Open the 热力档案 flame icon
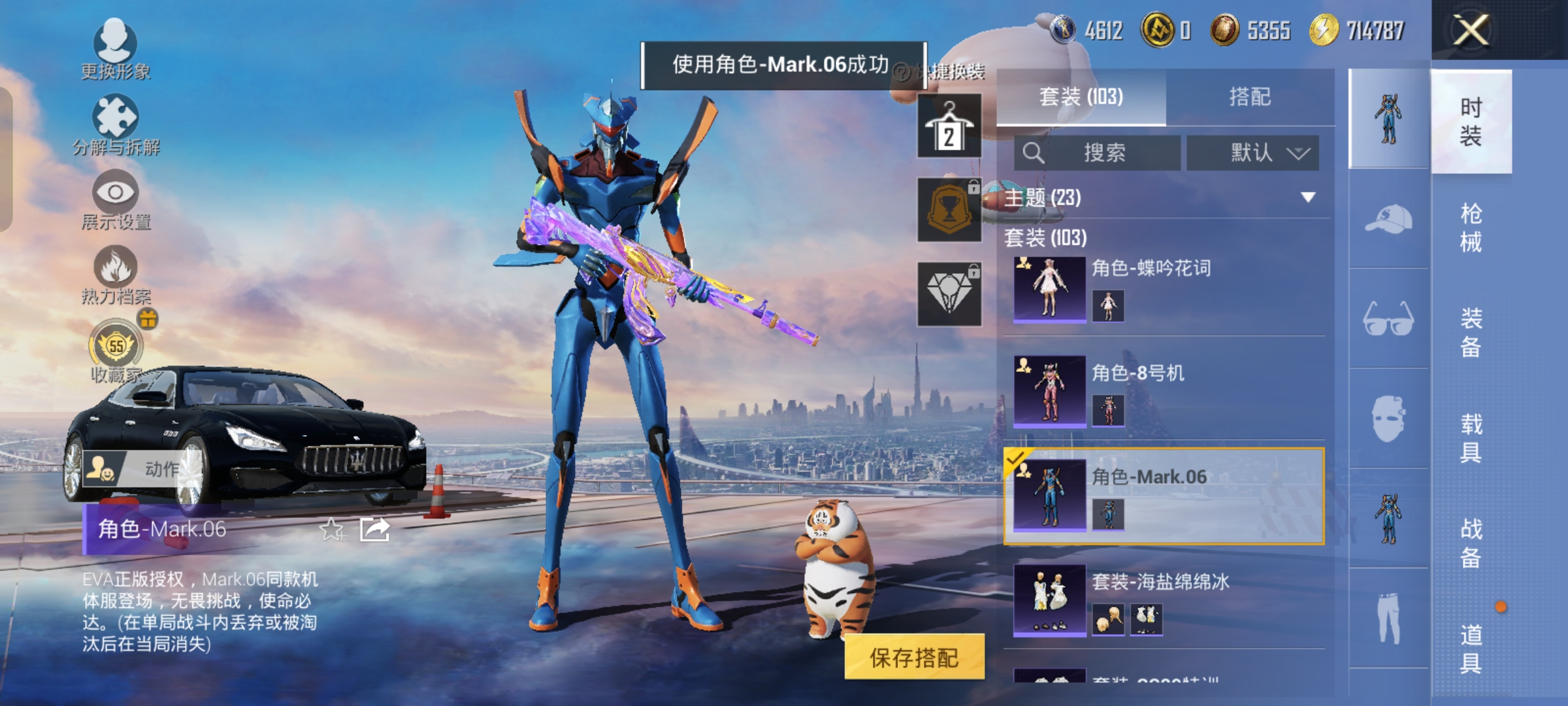The image size is (1568, 706). click(x=116, y=275)
